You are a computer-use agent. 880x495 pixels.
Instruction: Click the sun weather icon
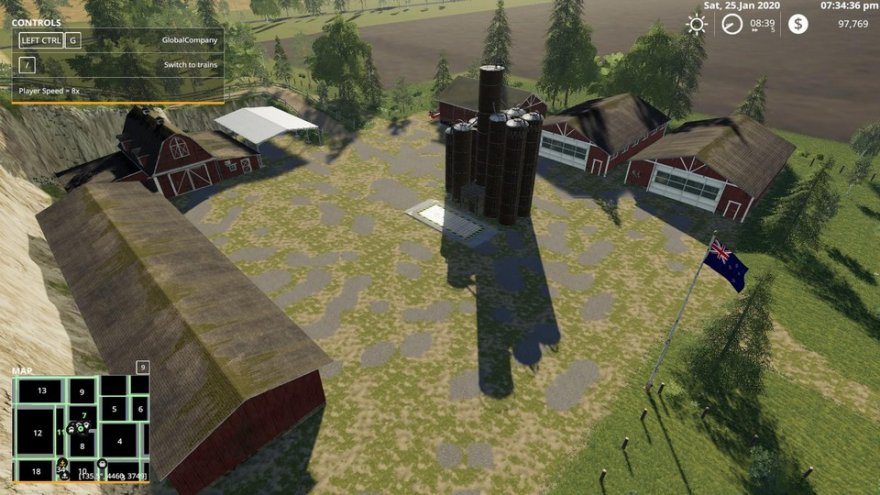click(x=696, y=24)
